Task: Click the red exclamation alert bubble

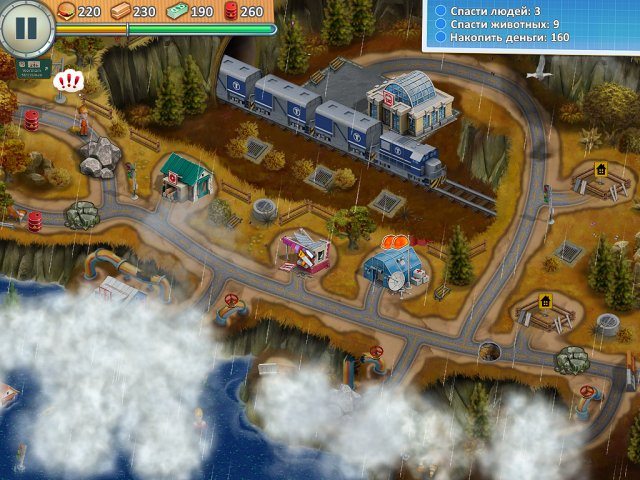Action: [x=68, y=80]
